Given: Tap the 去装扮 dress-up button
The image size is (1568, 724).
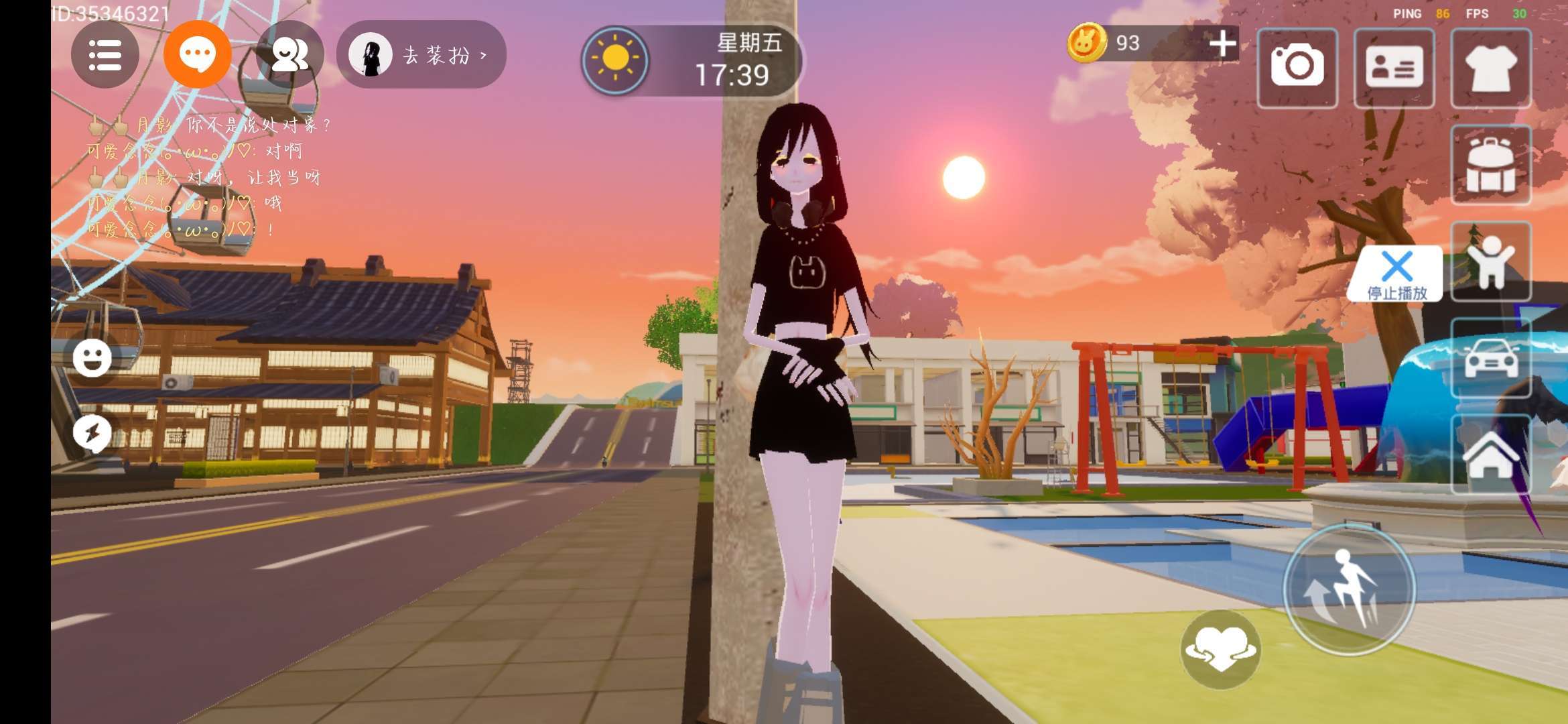Looking at the screenshot, I should [x=422, y=55].
